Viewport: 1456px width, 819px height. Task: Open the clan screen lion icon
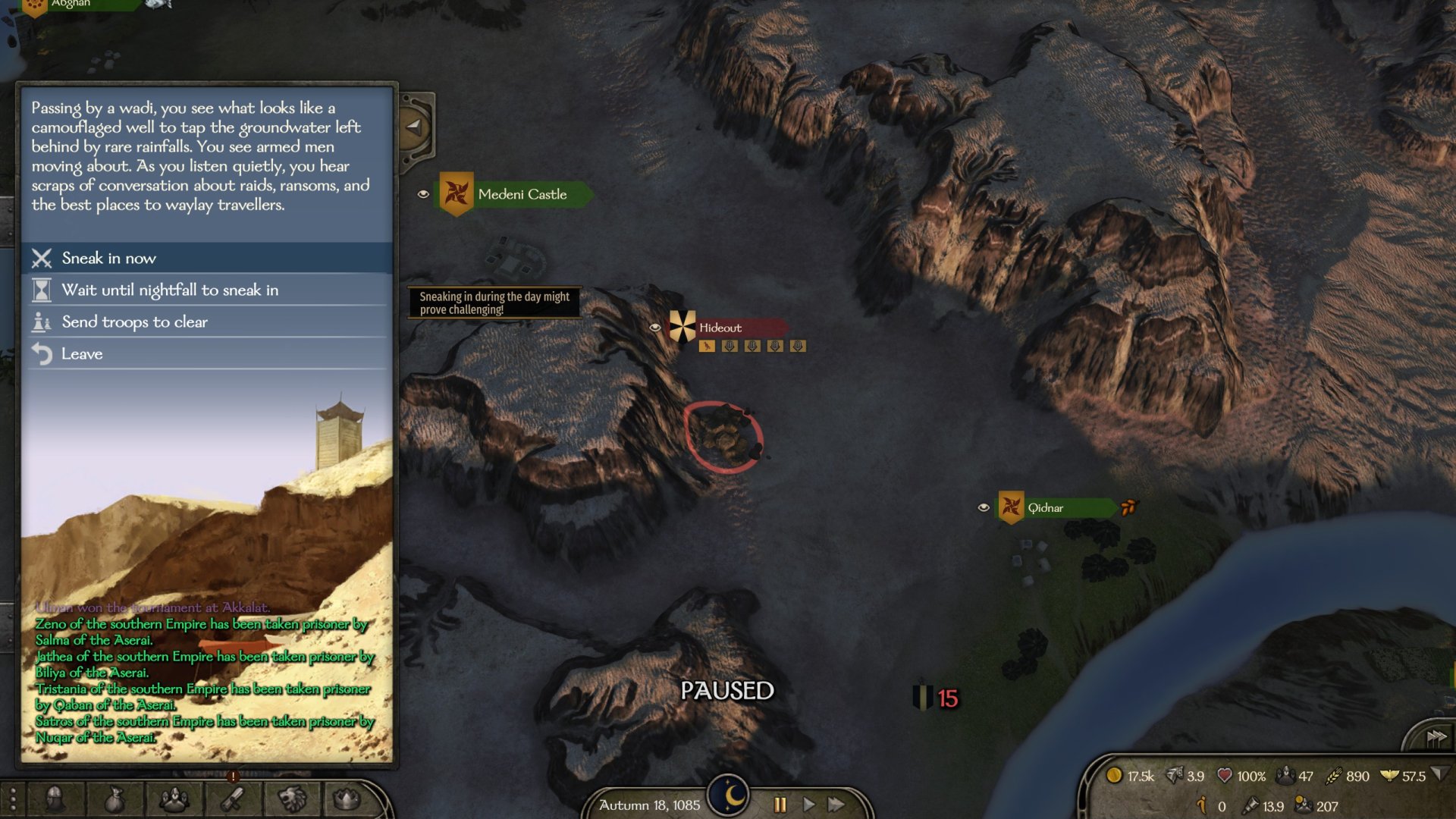pos(292,799)
